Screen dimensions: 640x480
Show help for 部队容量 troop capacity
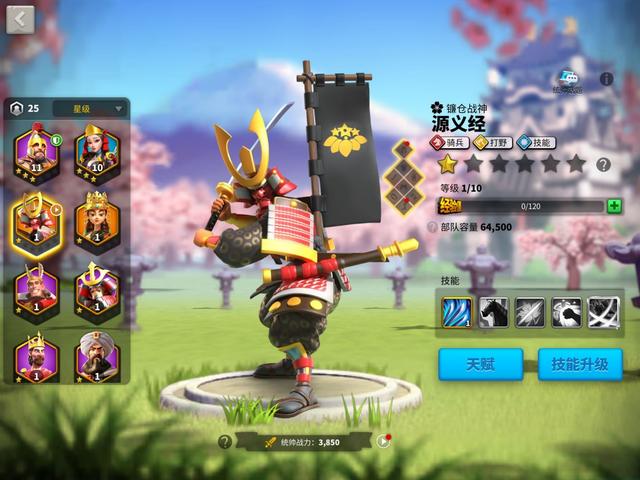432,227
